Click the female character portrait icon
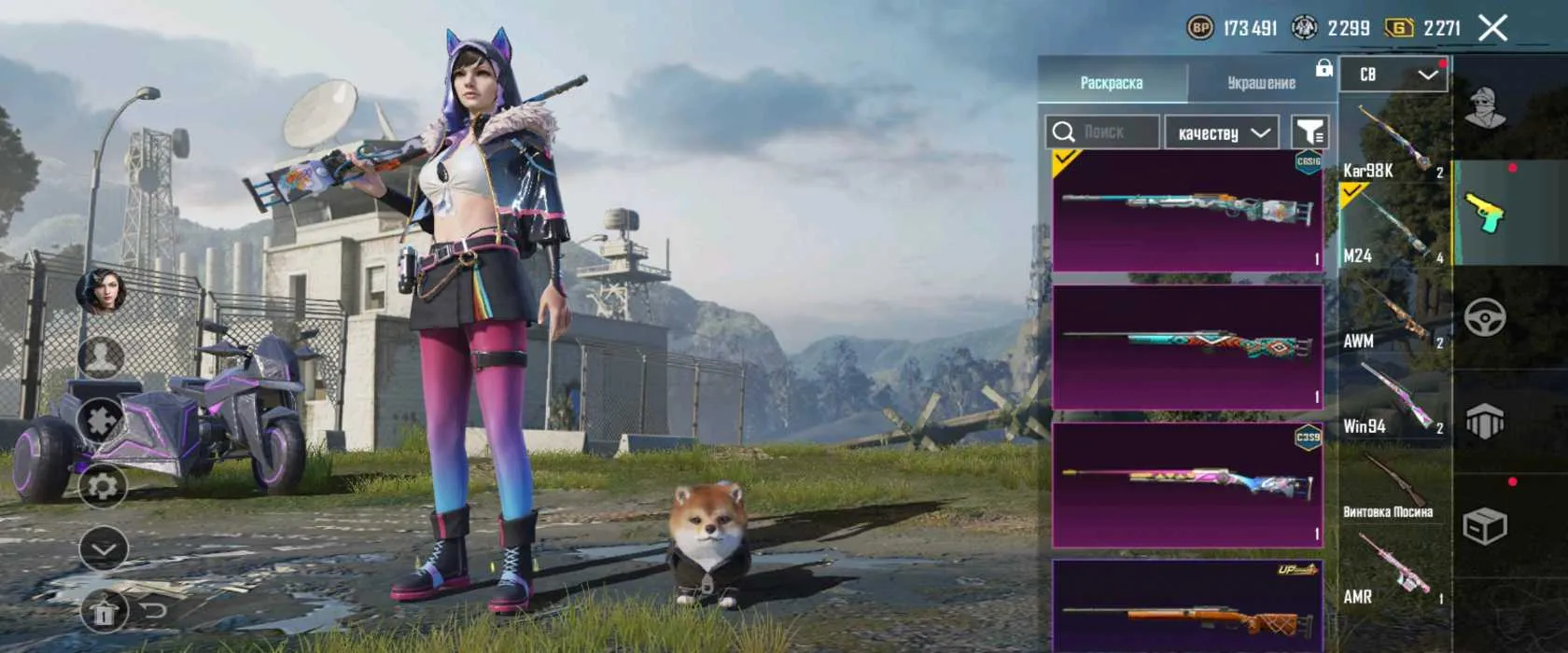 pyautogui.click(x=102, y=291)
